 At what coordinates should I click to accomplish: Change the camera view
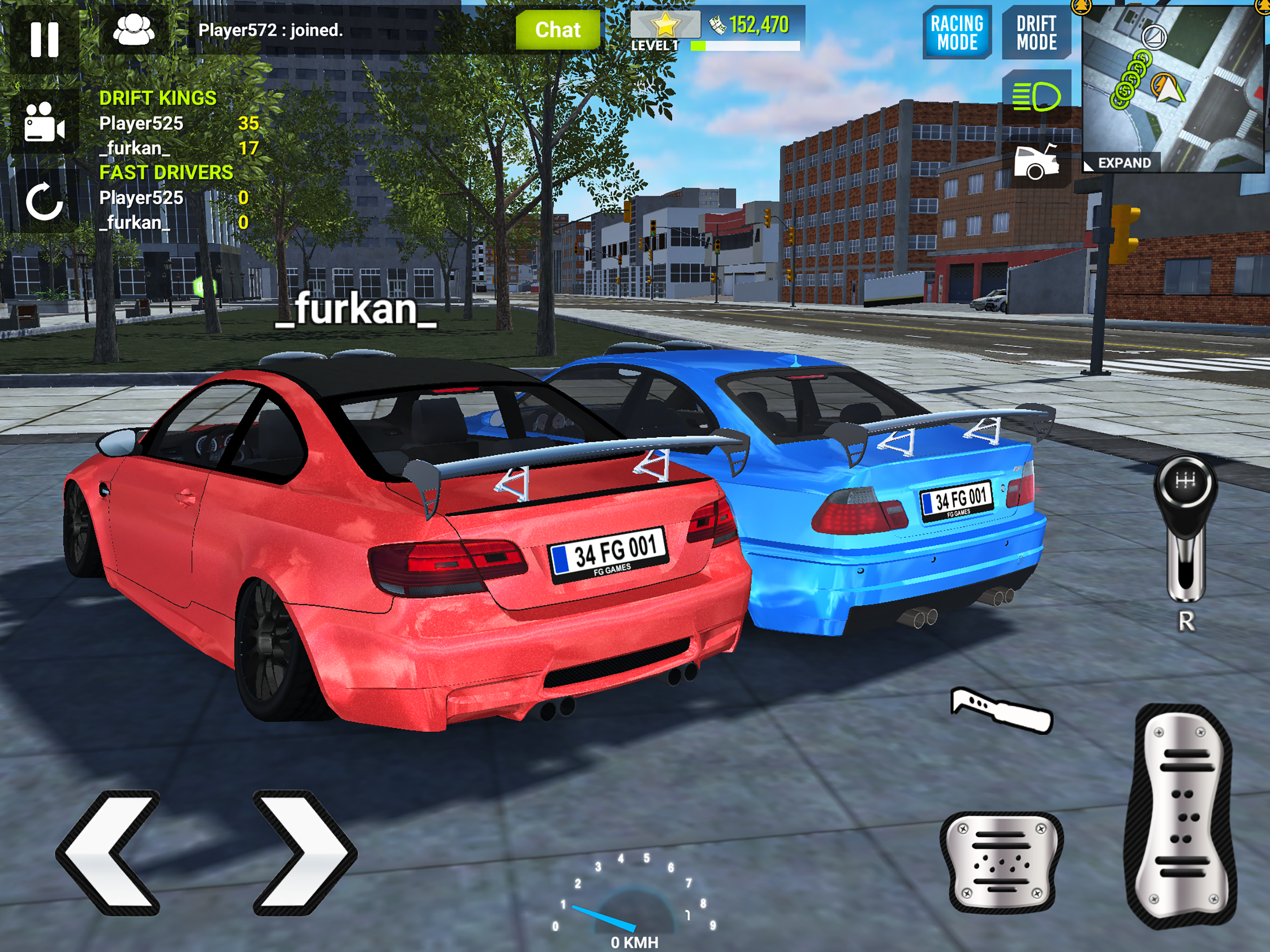44,122
